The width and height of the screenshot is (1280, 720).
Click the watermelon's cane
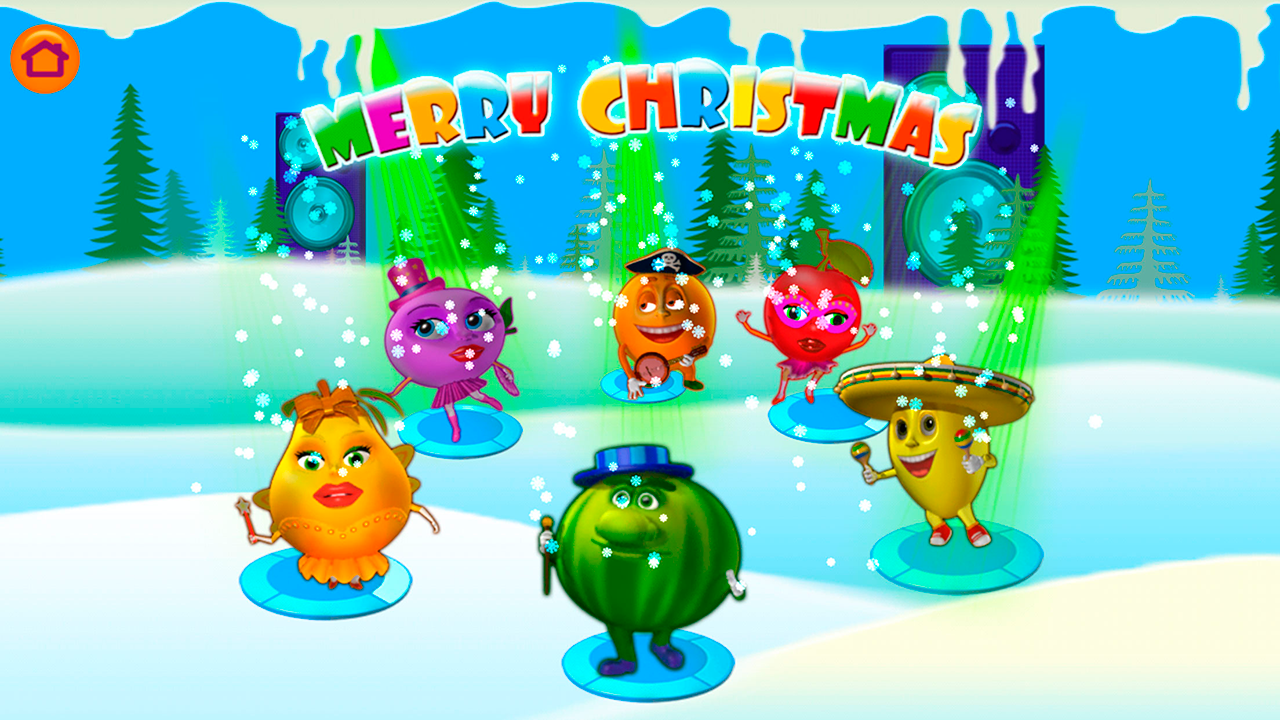coord(545,560)
